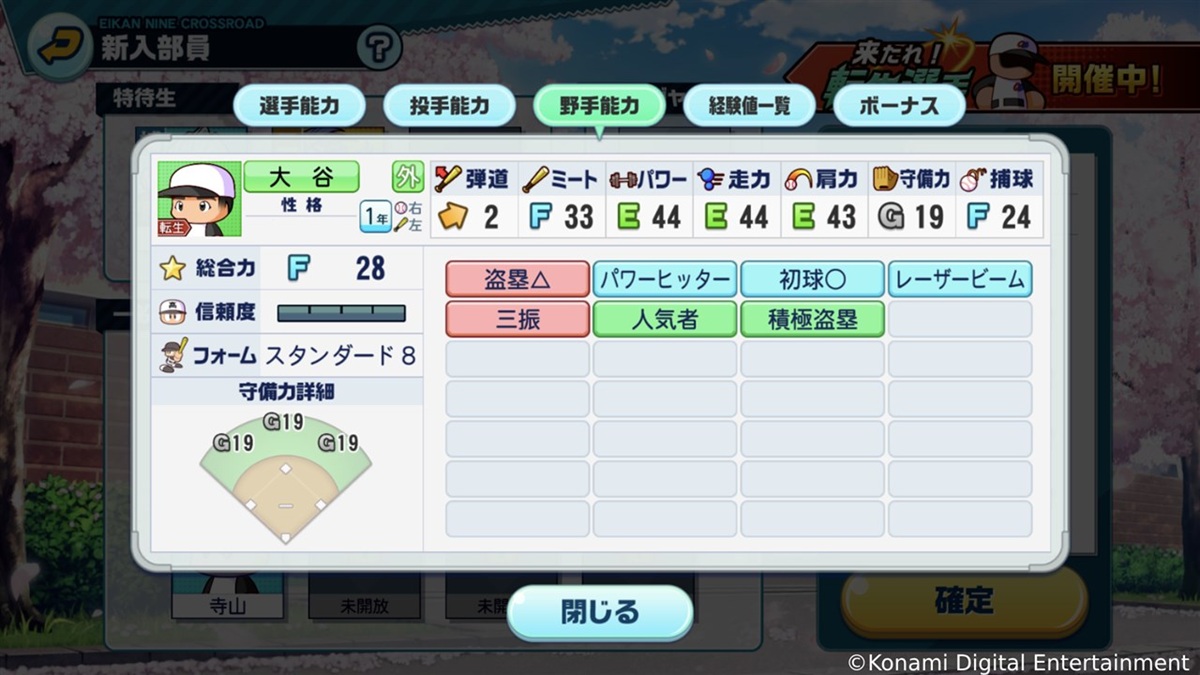Select the 積極盗塁 ability
The image size is (1200, 675).
[812, 319]
